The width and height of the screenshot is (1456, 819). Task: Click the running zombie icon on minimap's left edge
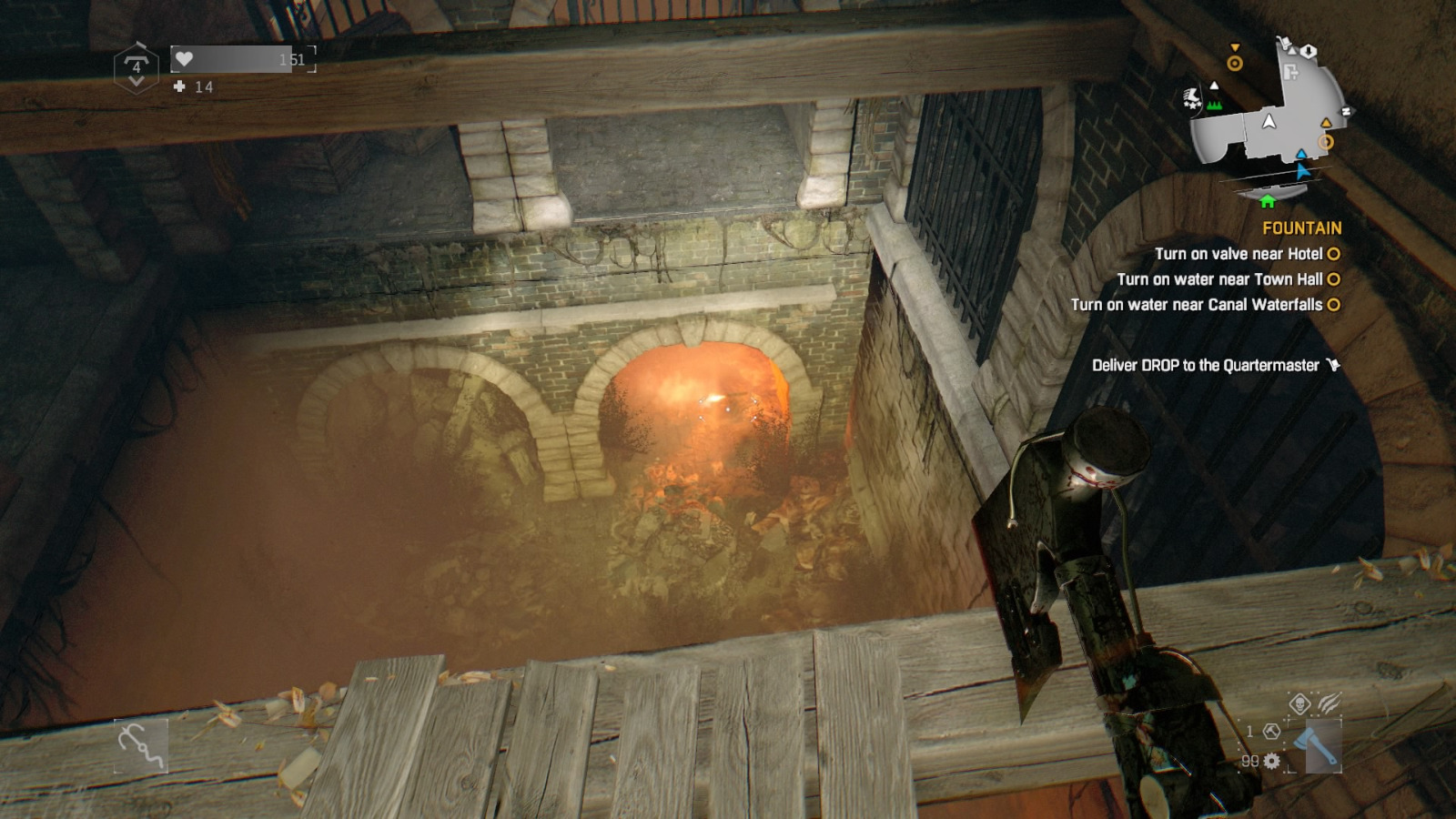click(x=1192, y=96)
